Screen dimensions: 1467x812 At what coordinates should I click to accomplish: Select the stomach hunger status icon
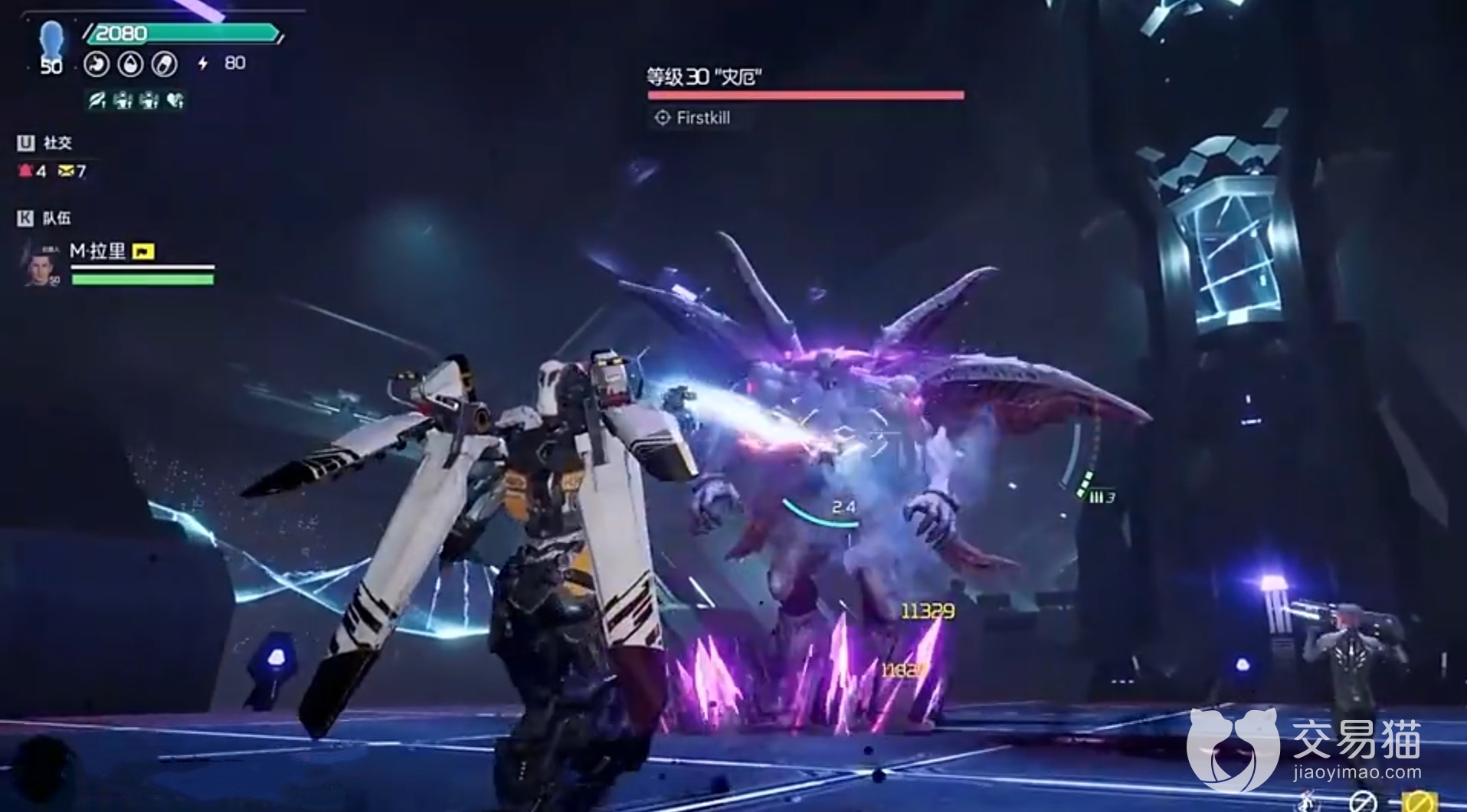[x=97, y=64]
